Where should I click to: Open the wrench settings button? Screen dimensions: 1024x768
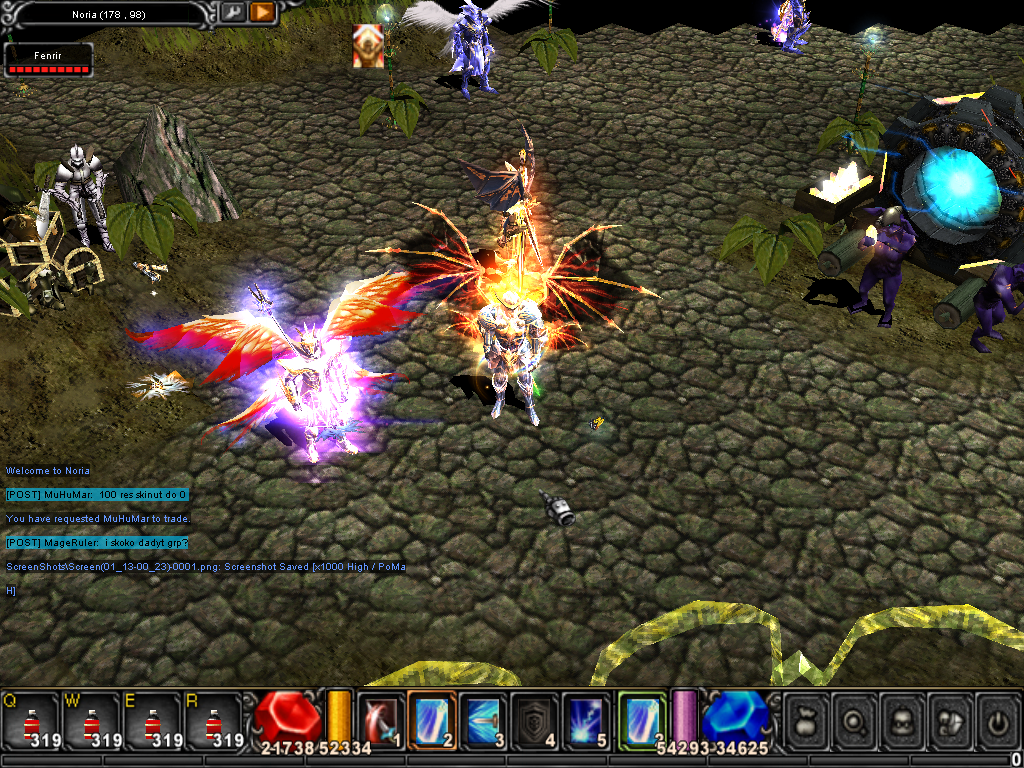point(232,12)
